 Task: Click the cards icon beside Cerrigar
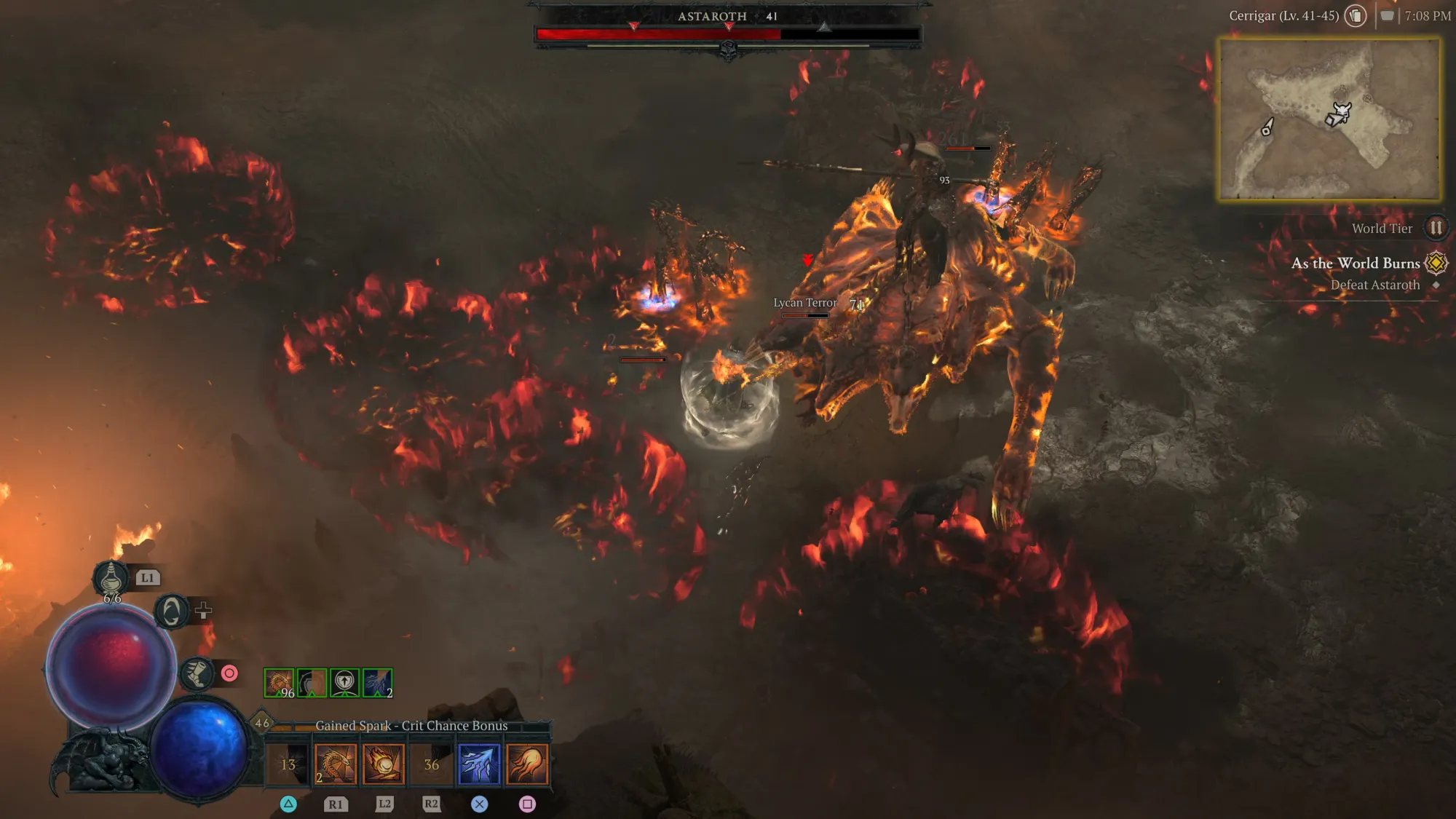[x=1356, y=16]
